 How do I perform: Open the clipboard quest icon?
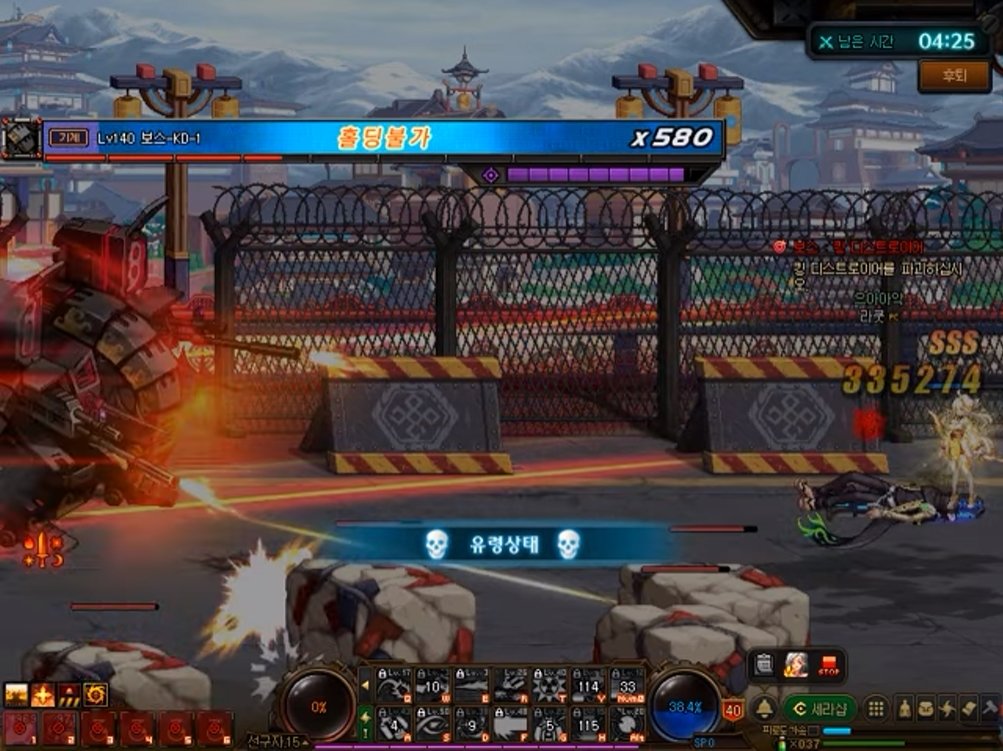click(764, 664)
